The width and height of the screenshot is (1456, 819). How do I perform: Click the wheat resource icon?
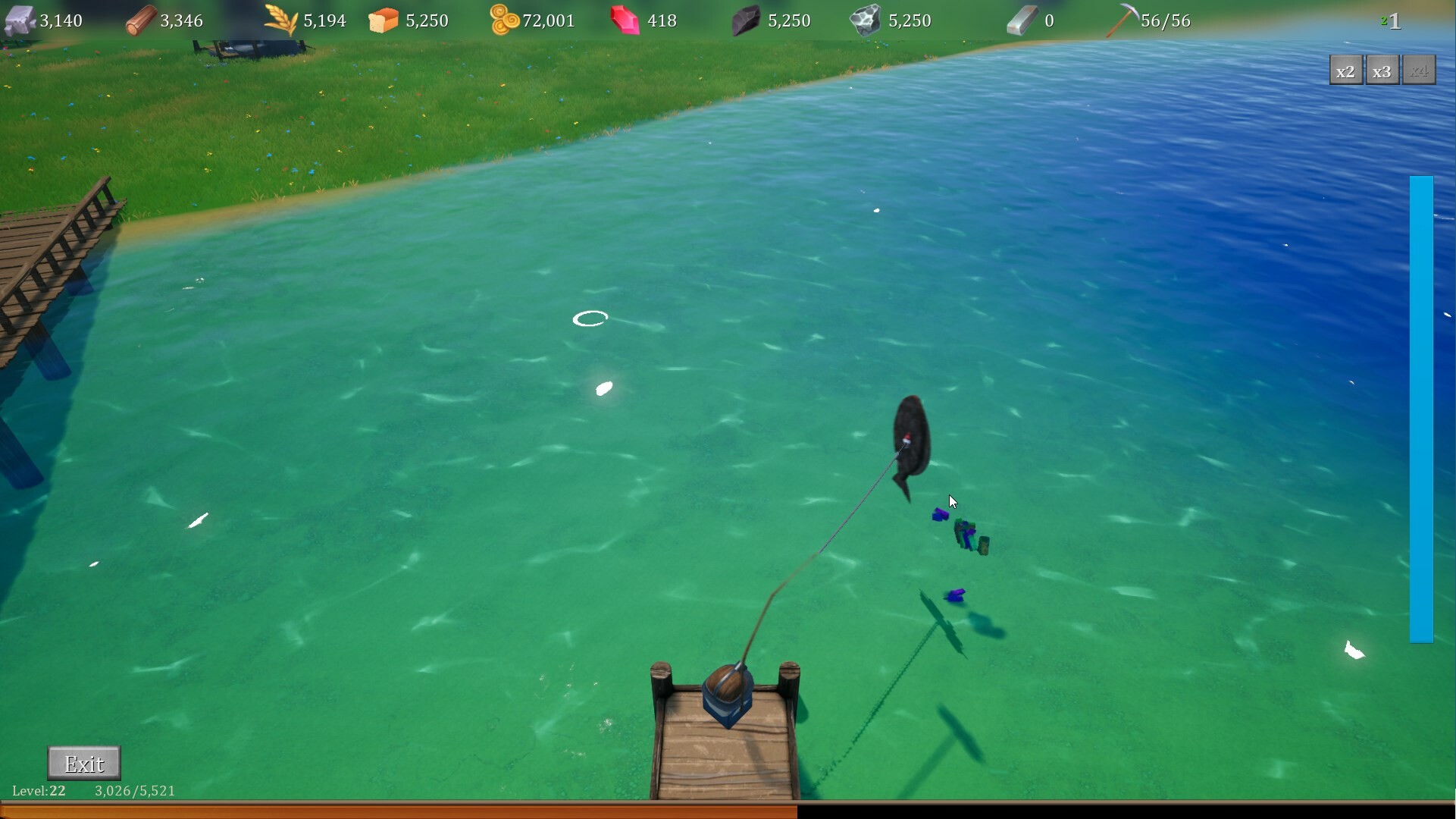point(280,19)
